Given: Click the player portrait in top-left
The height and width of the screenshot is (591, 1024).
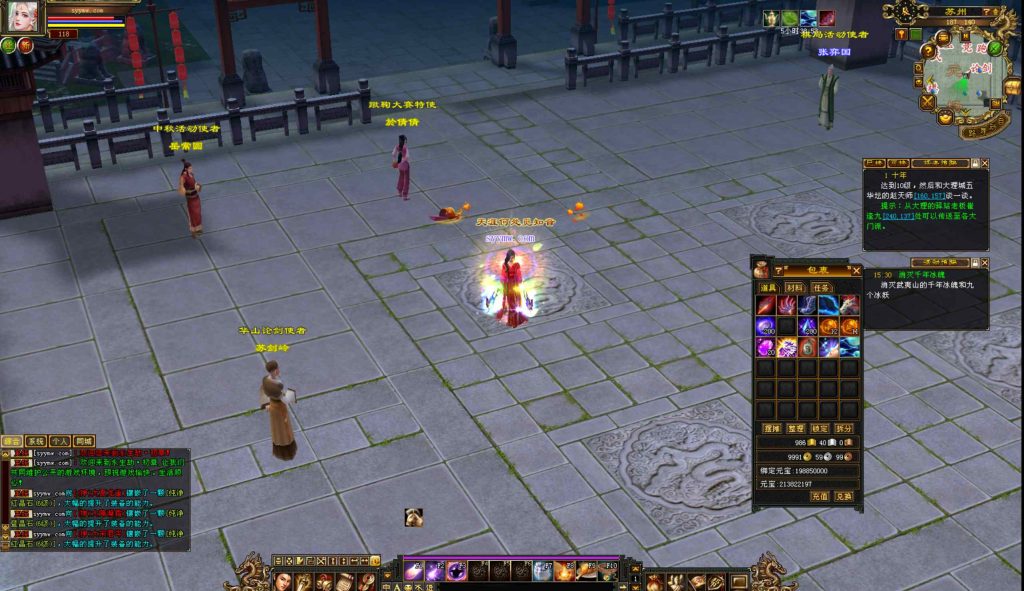Looking at the screenshot, I should (22, 16).
